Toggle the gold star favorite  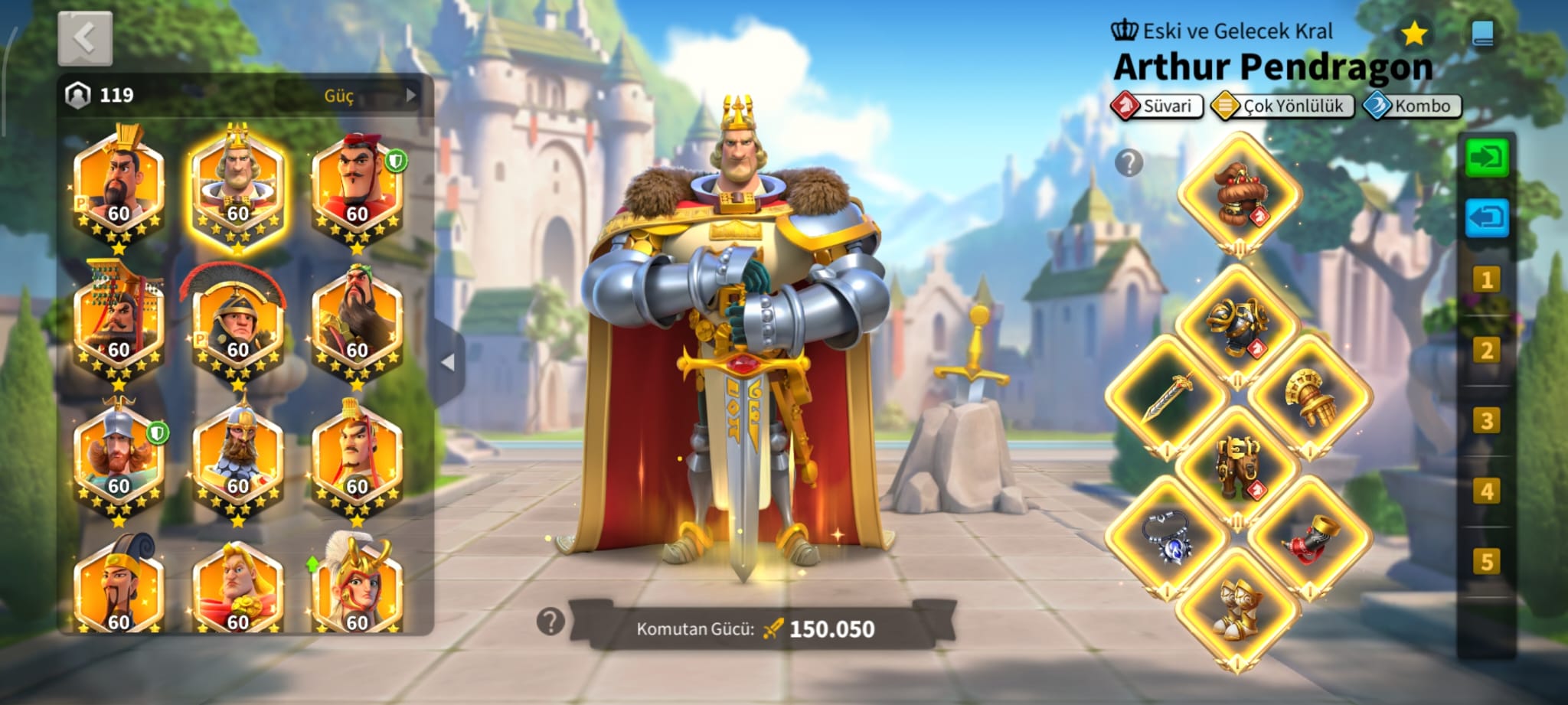[1413, 34]
